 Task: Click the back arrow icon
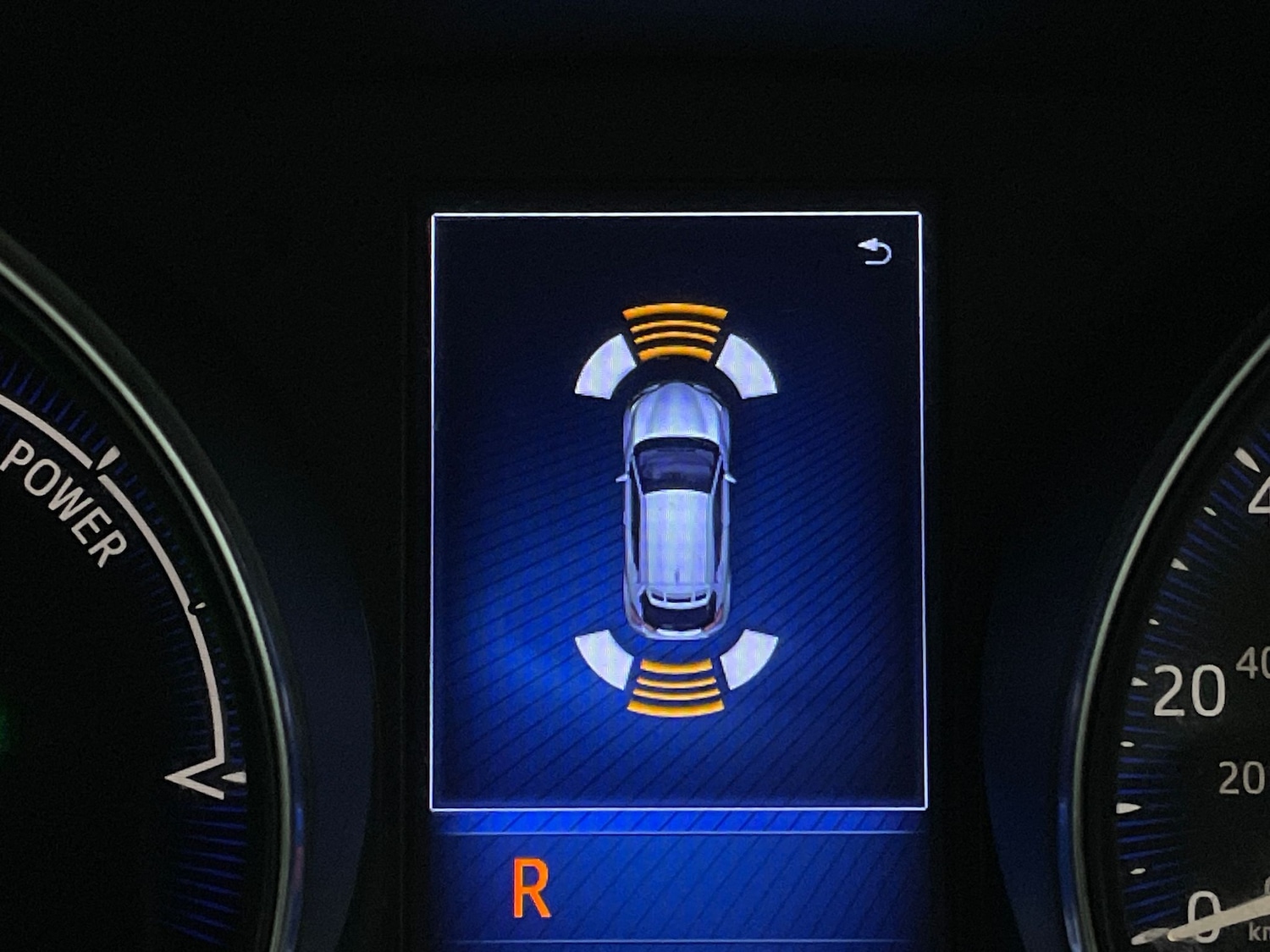click(x=875, y=251)
